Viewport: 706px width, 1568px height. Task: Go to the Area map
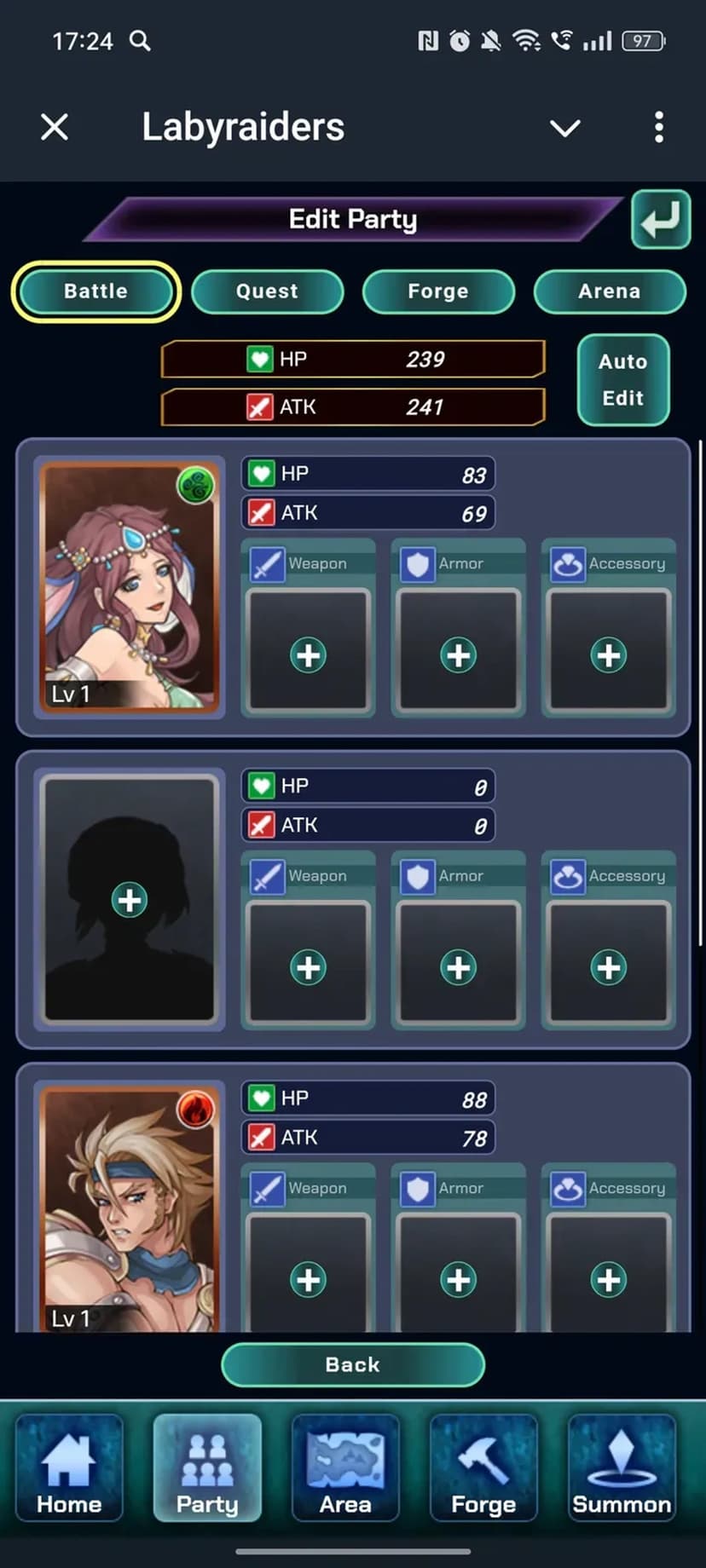point(345,1467)
